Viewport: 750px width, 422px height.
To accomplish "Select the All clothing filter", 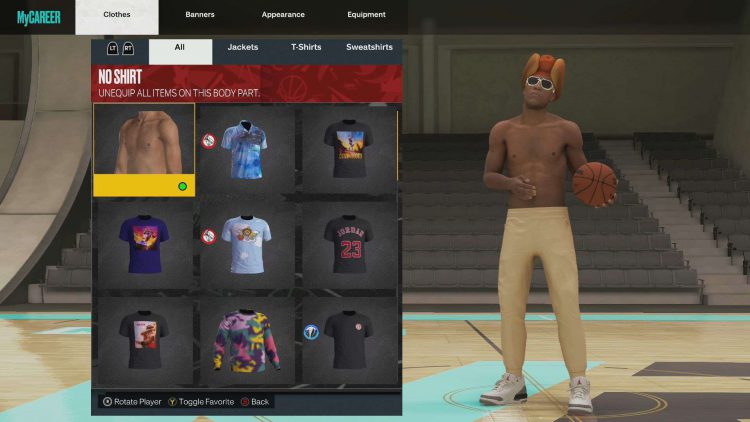I will click(x=180, y=47).
